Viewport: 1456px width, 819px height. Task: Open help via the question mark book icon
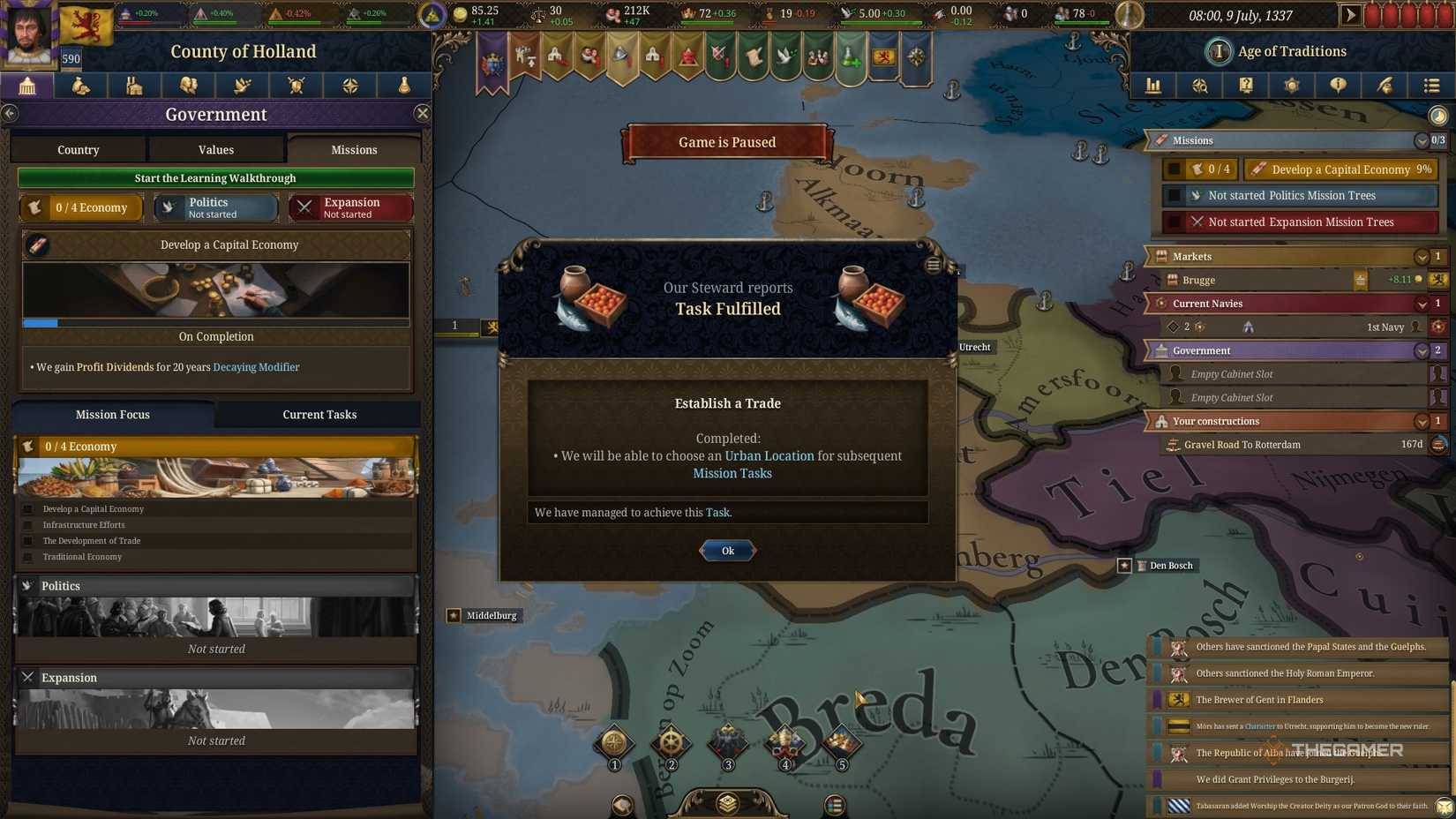[1246, 86]
